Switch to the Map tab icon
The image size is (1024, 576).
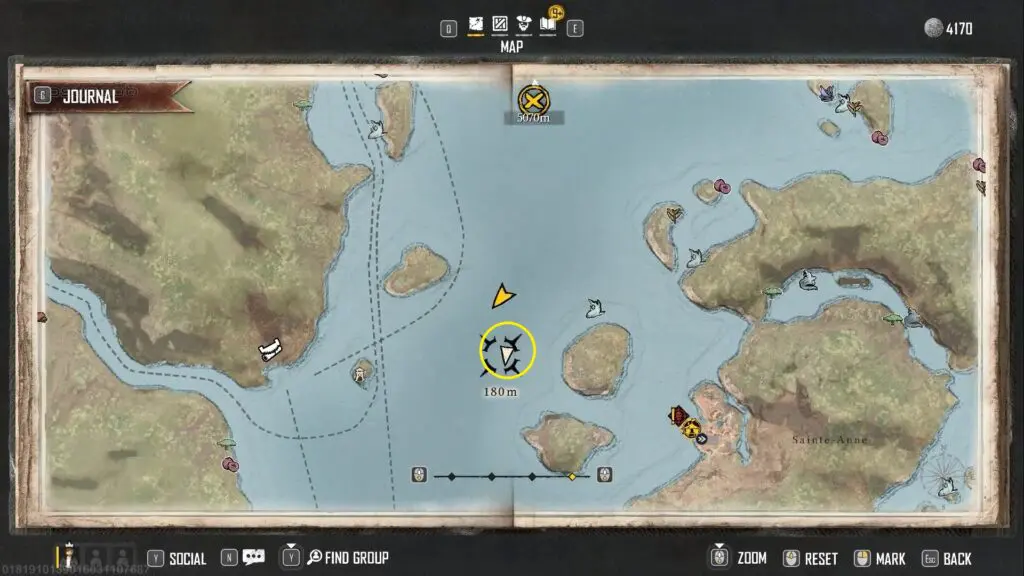click(477, 23)
